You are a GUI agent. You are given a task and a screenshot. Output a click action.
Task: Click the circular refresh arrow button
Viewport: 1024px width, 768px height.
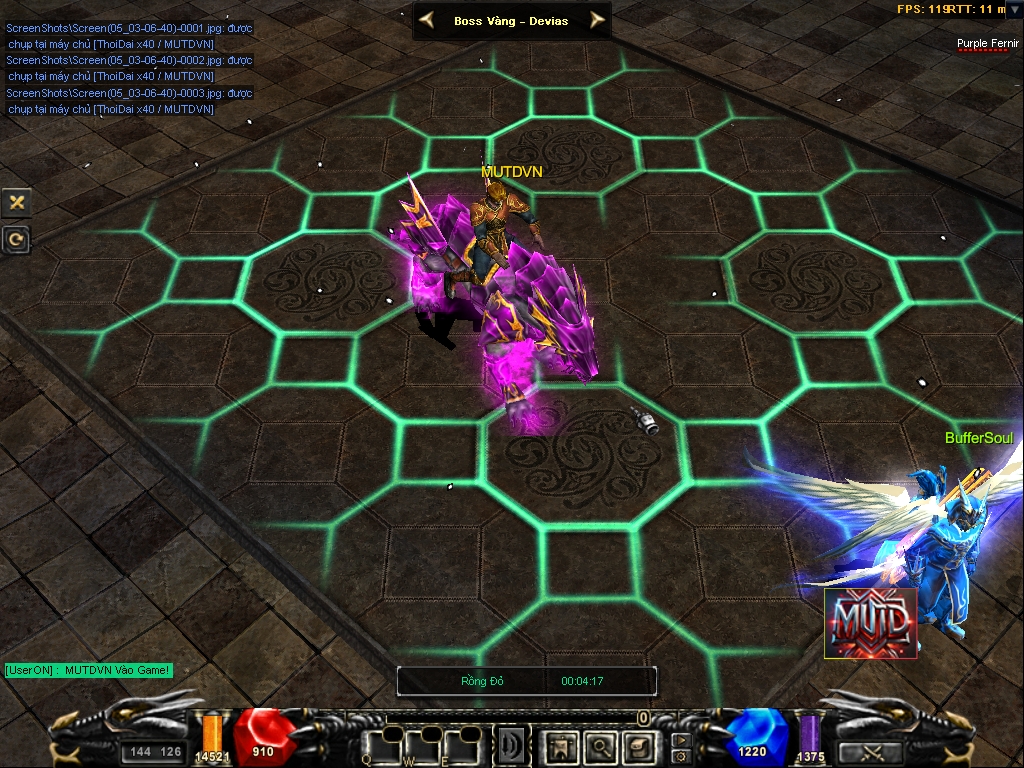coord(16,239)
